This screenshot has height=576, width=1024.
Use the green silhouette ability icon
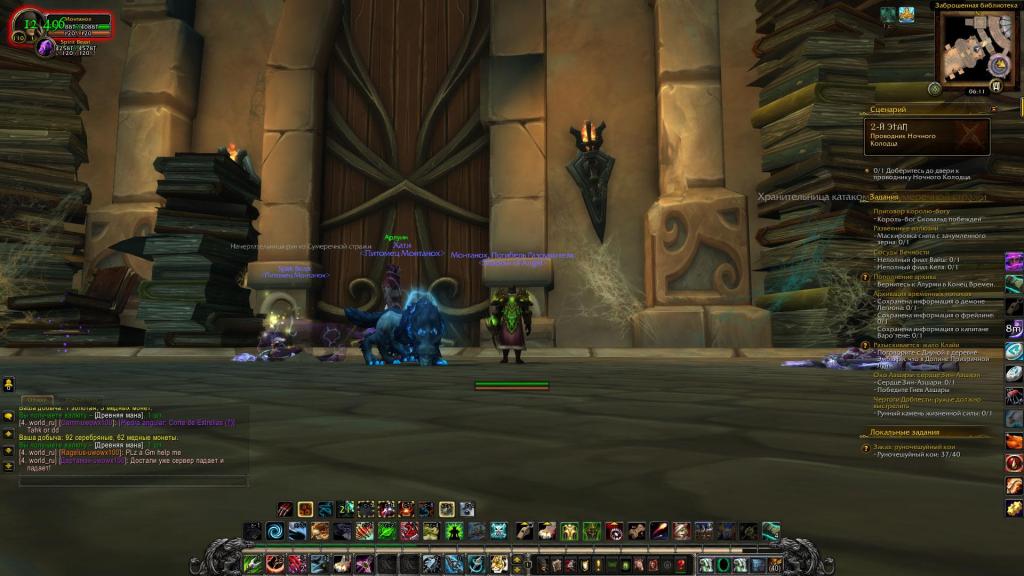pos(454,531)
